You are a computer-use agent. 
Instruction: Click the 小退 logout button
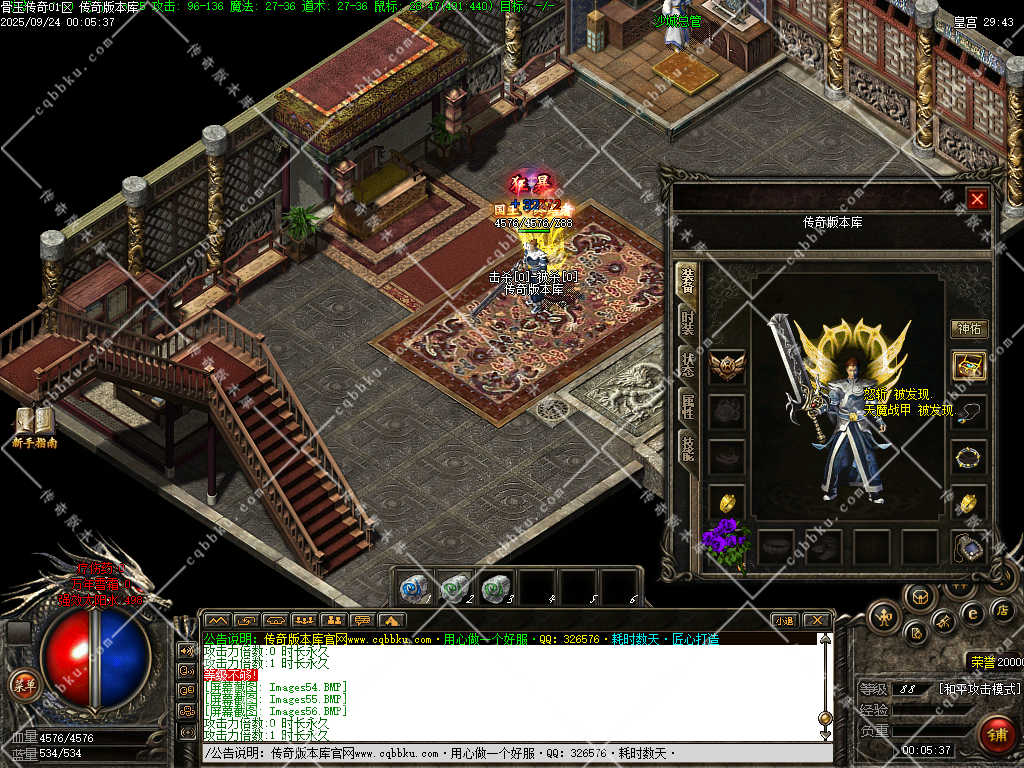pyautogui.click(x=783, y=620)
